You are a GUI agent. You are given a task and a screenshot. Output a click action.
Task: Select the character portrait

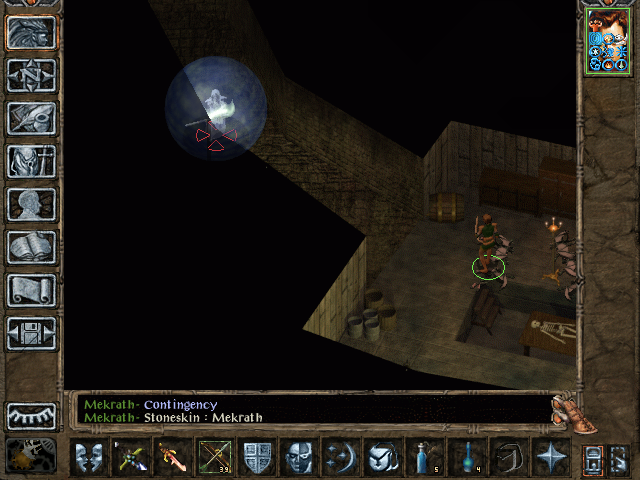coord(607,41)
